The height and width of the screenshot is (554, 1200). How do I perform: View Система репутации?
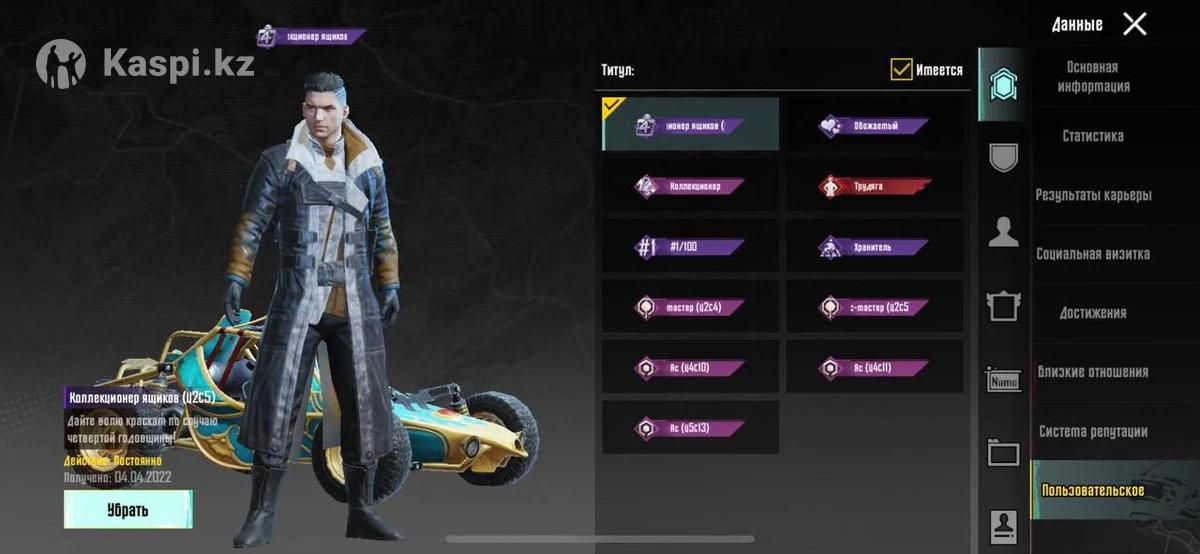tap(1092, 432)
